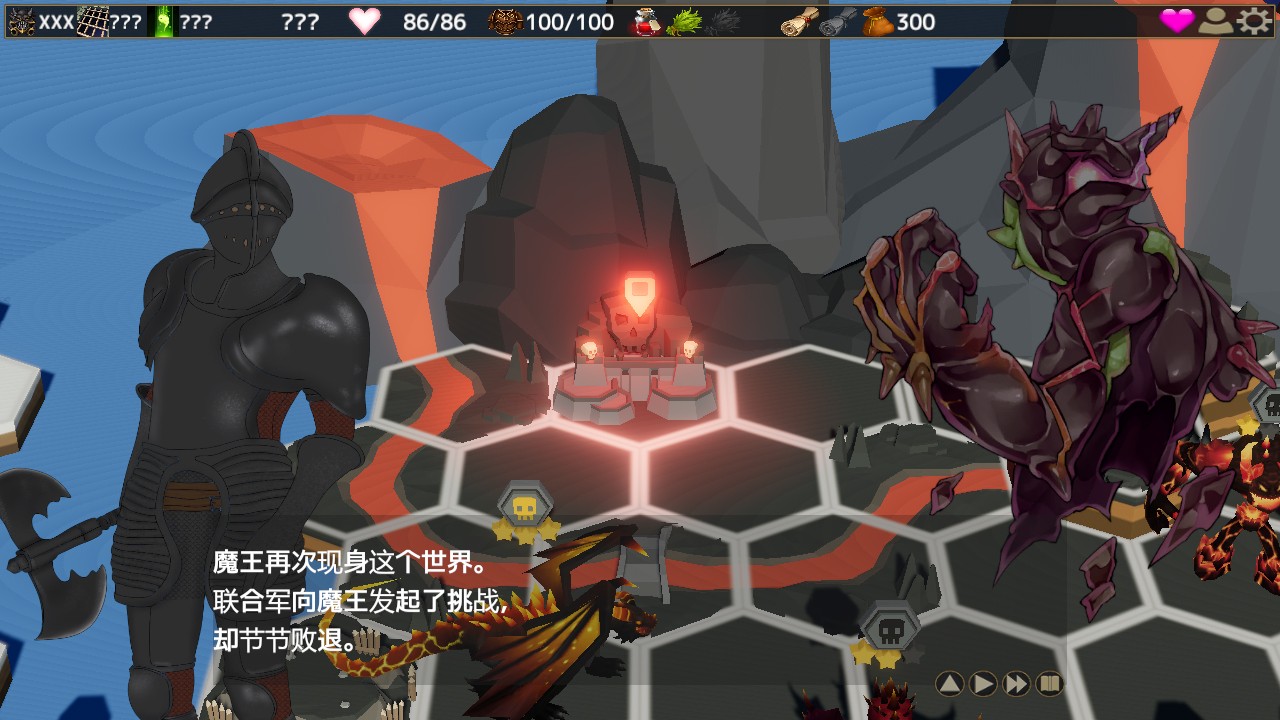Open the settings gear icon

click(x=1254, y=21)
